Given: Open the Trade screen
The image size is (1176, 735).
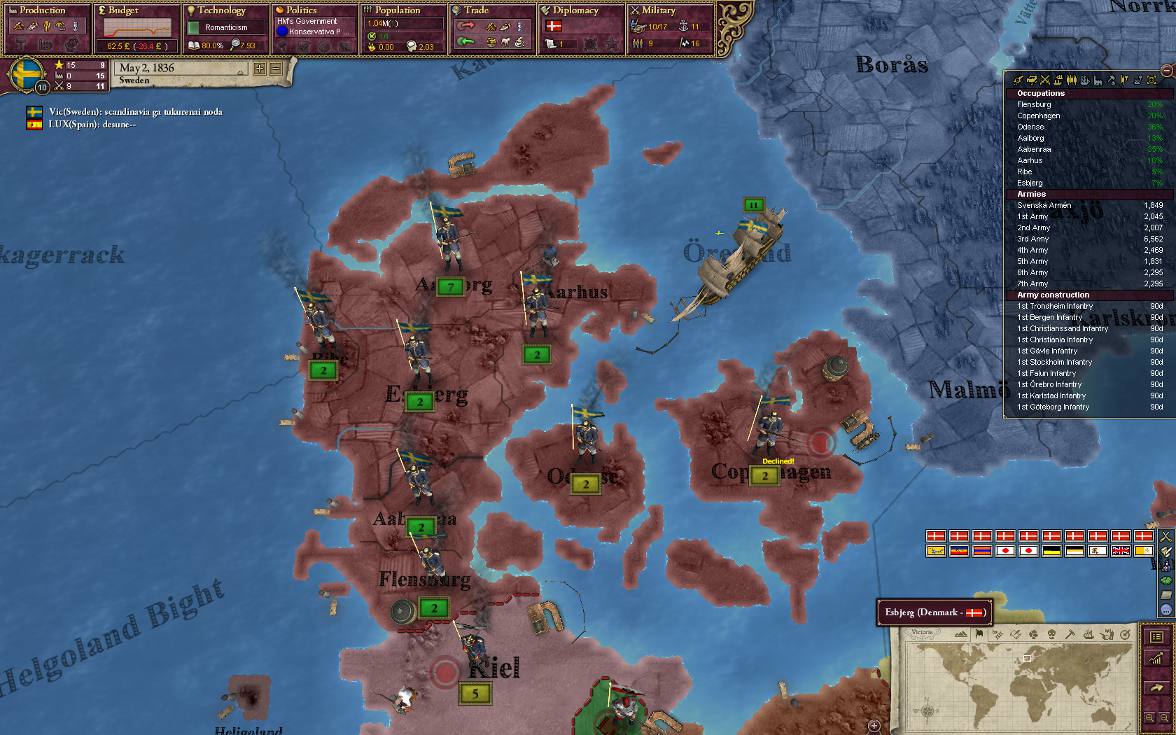Looking at the screenshot, I should click(490, 10).
